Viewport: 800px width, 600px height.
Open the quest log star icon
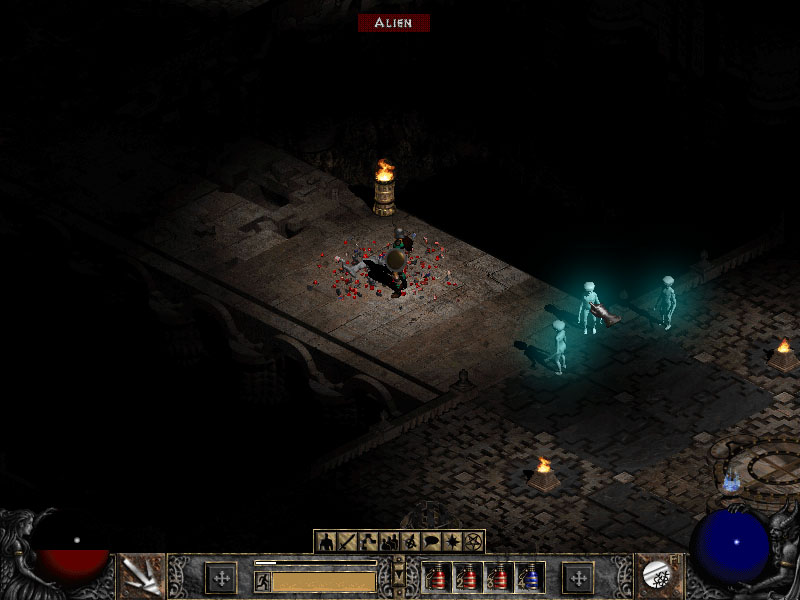[452, 542]
